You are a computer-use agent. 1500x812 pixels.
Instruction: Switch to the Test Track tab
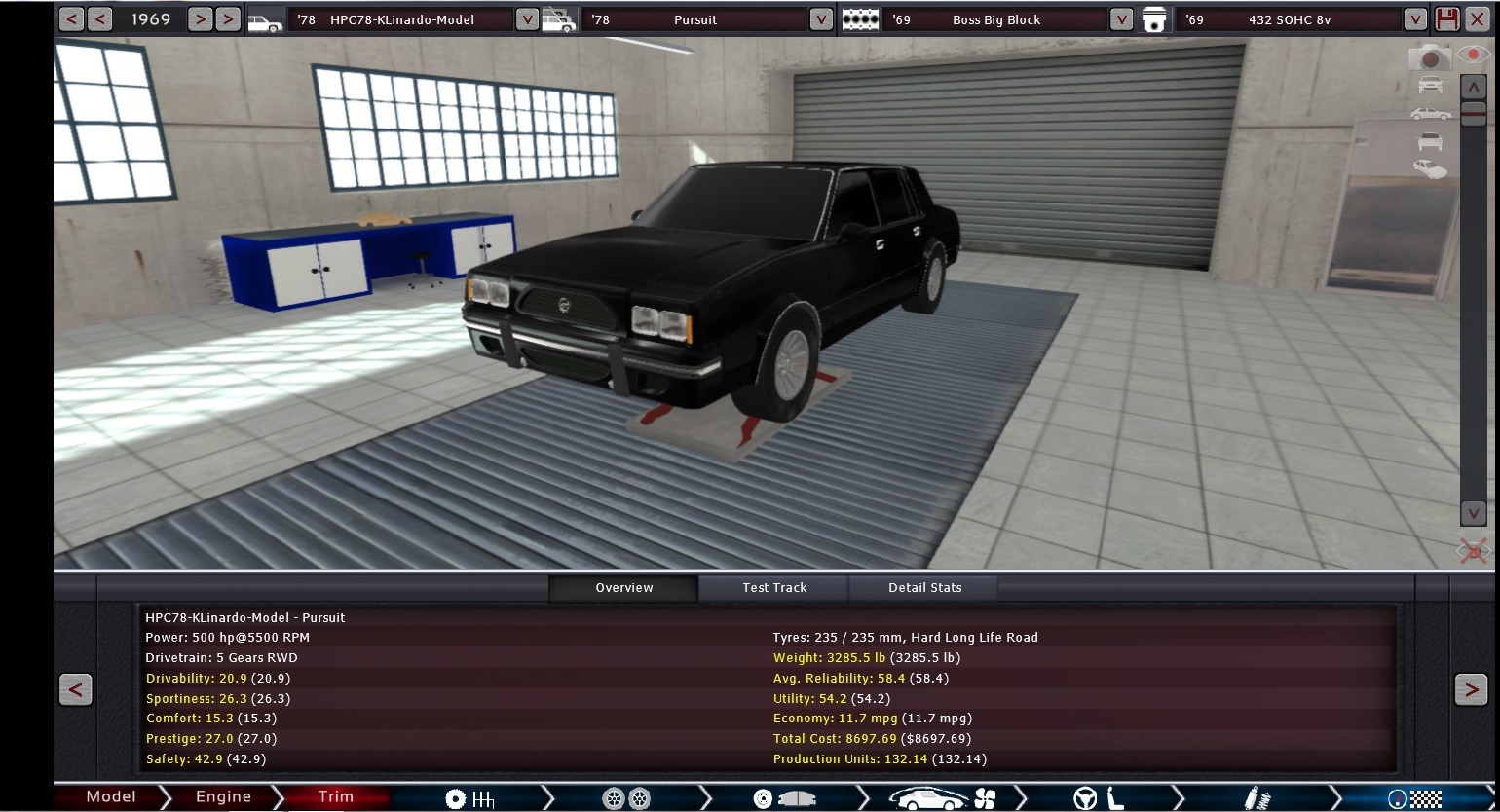pyautogui.click(x=774, y=588)
